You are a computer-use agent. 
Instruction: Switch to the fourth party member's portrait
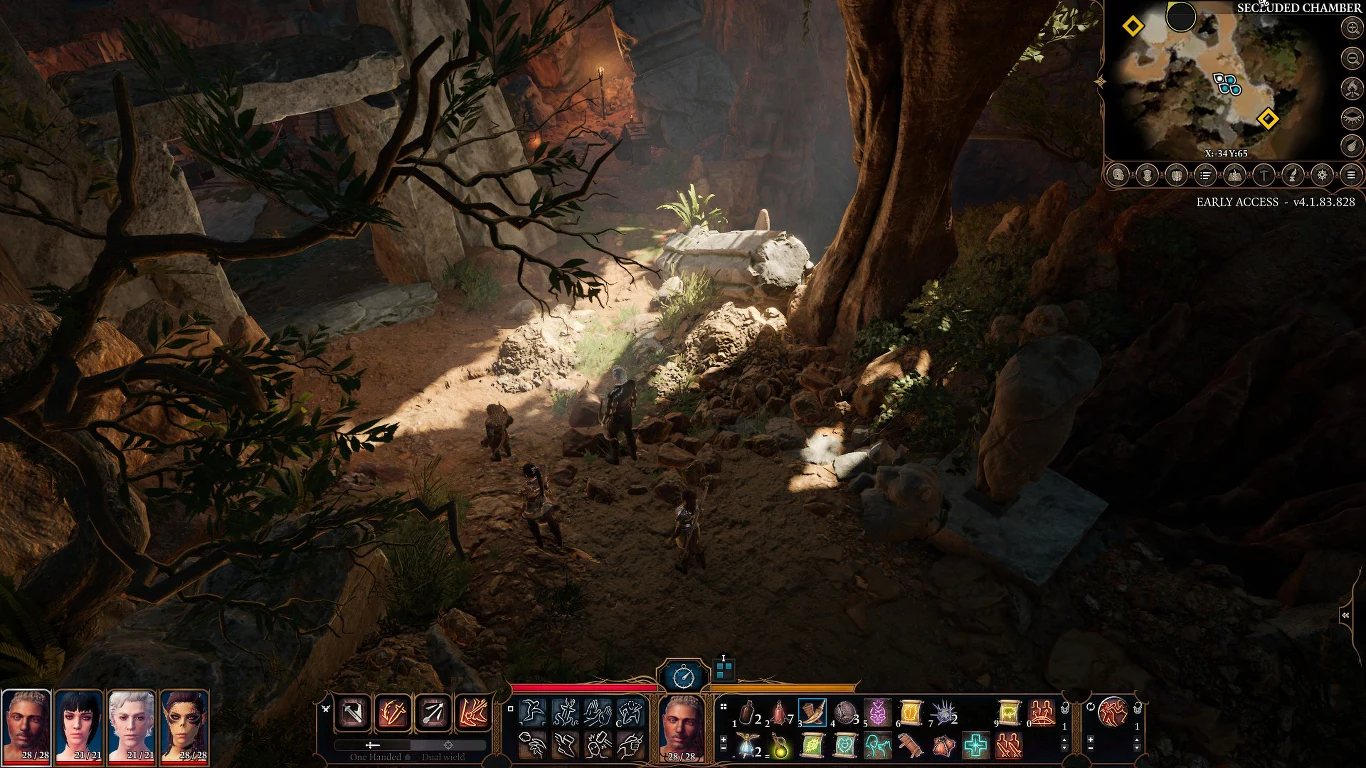pyautogui.click(x=186, y=725)
